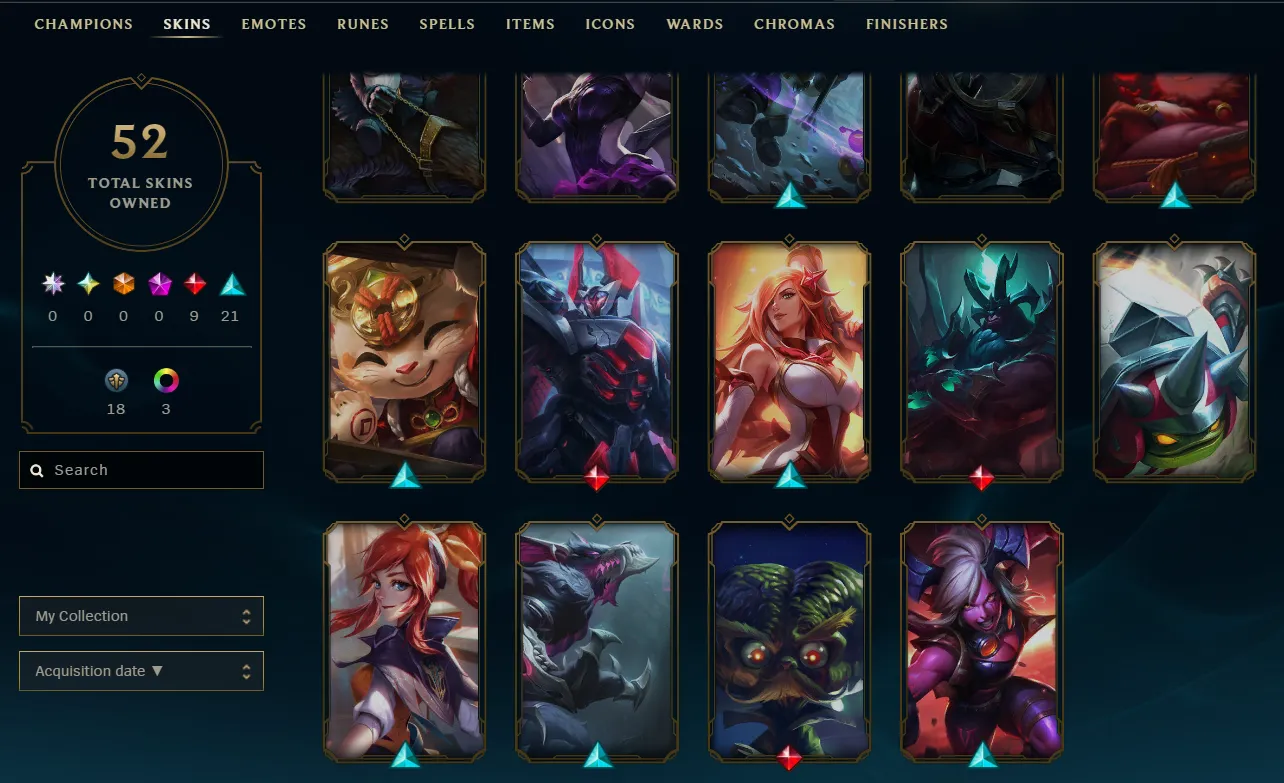Click the chroma color wheel showing 3

coord(165,381)
